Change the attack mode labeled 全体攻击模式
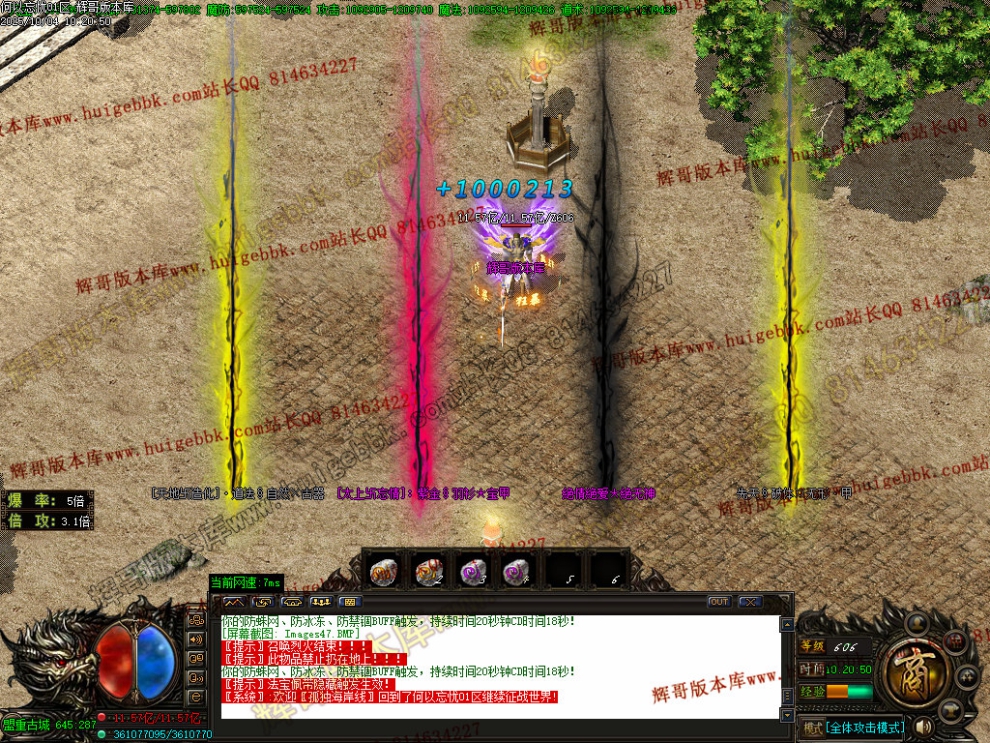This screenshot has width=990, height=743. click(x=864, y=727)
